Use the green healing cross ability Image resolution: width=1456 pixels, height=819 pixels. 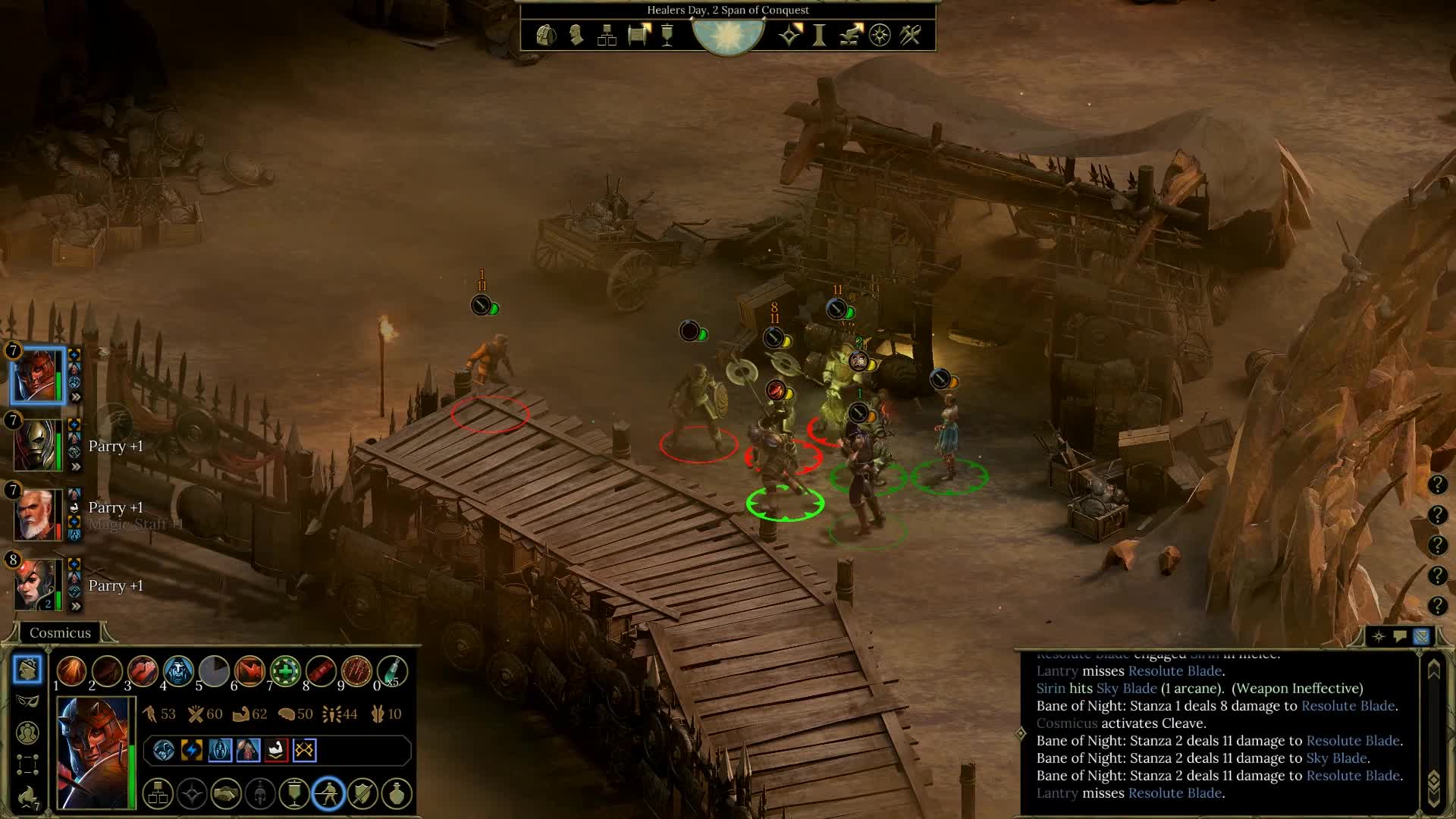pyautogui.click(x=285, y=671)
